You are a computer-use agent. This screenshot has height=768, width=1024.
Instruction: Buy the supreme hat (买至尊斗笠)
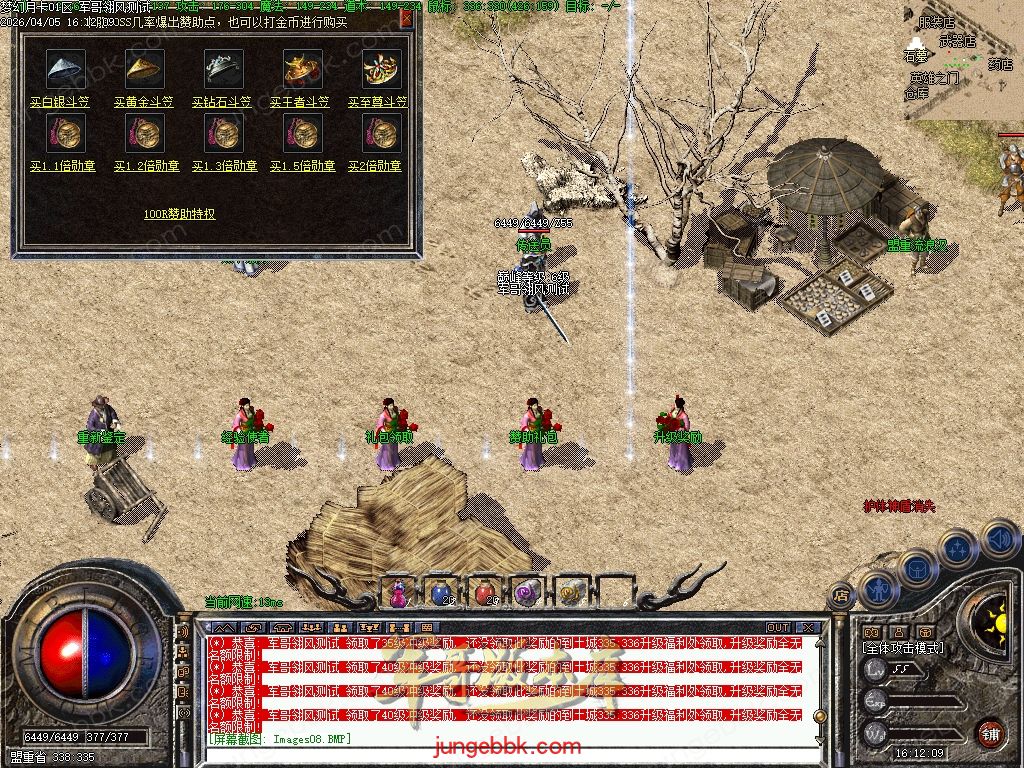(378, 102)
